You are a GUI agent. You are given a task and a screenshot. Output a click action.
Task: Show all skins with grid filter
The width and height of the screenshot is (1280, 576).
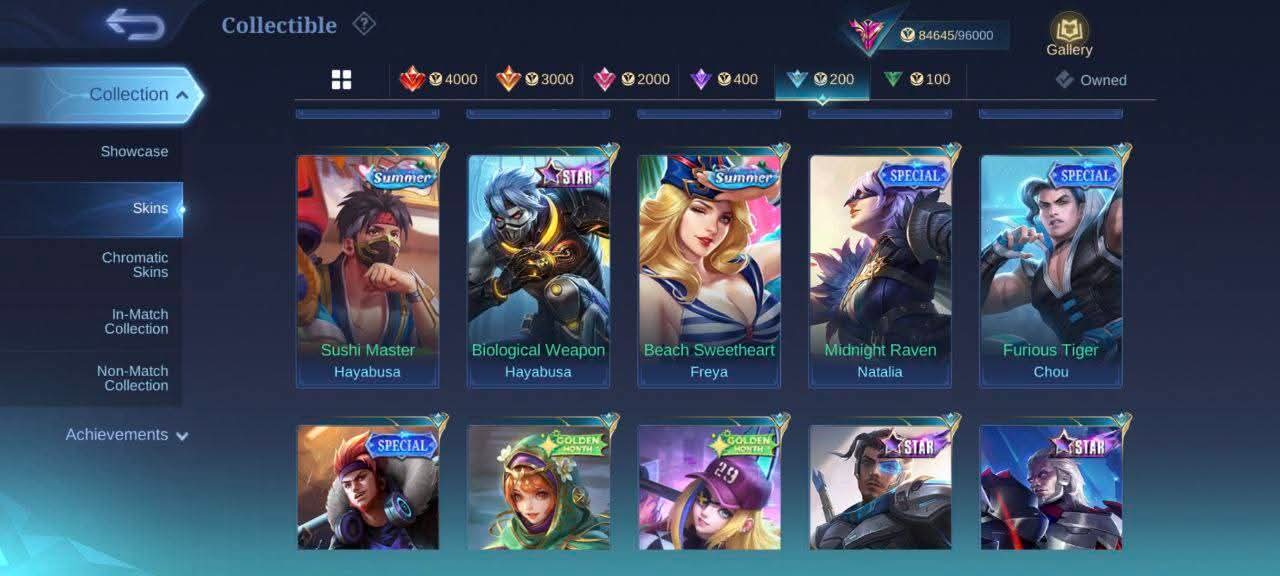click(341, 80)
